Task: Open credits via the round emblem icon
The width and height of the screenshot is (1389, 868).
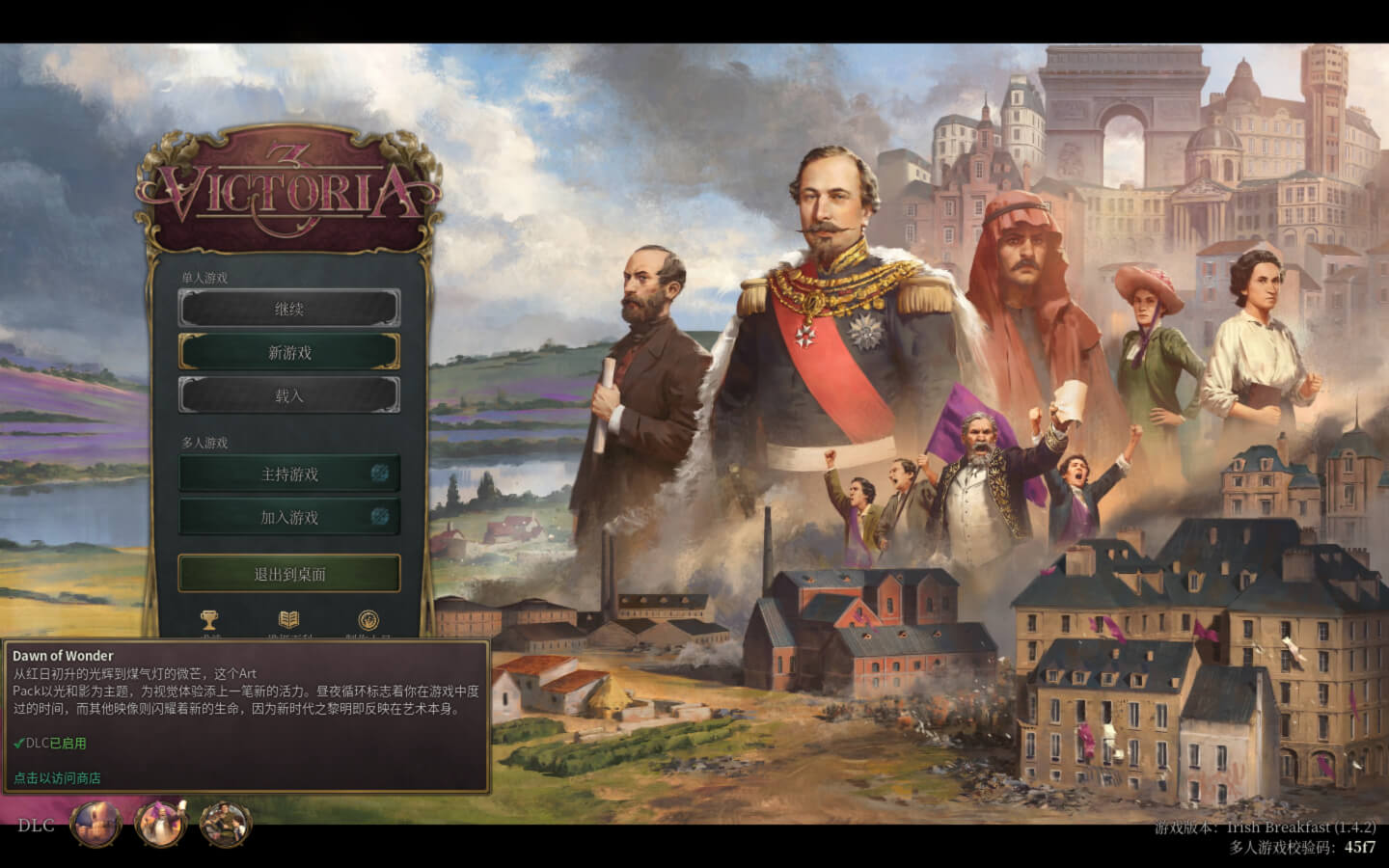Action: [368, 620]
